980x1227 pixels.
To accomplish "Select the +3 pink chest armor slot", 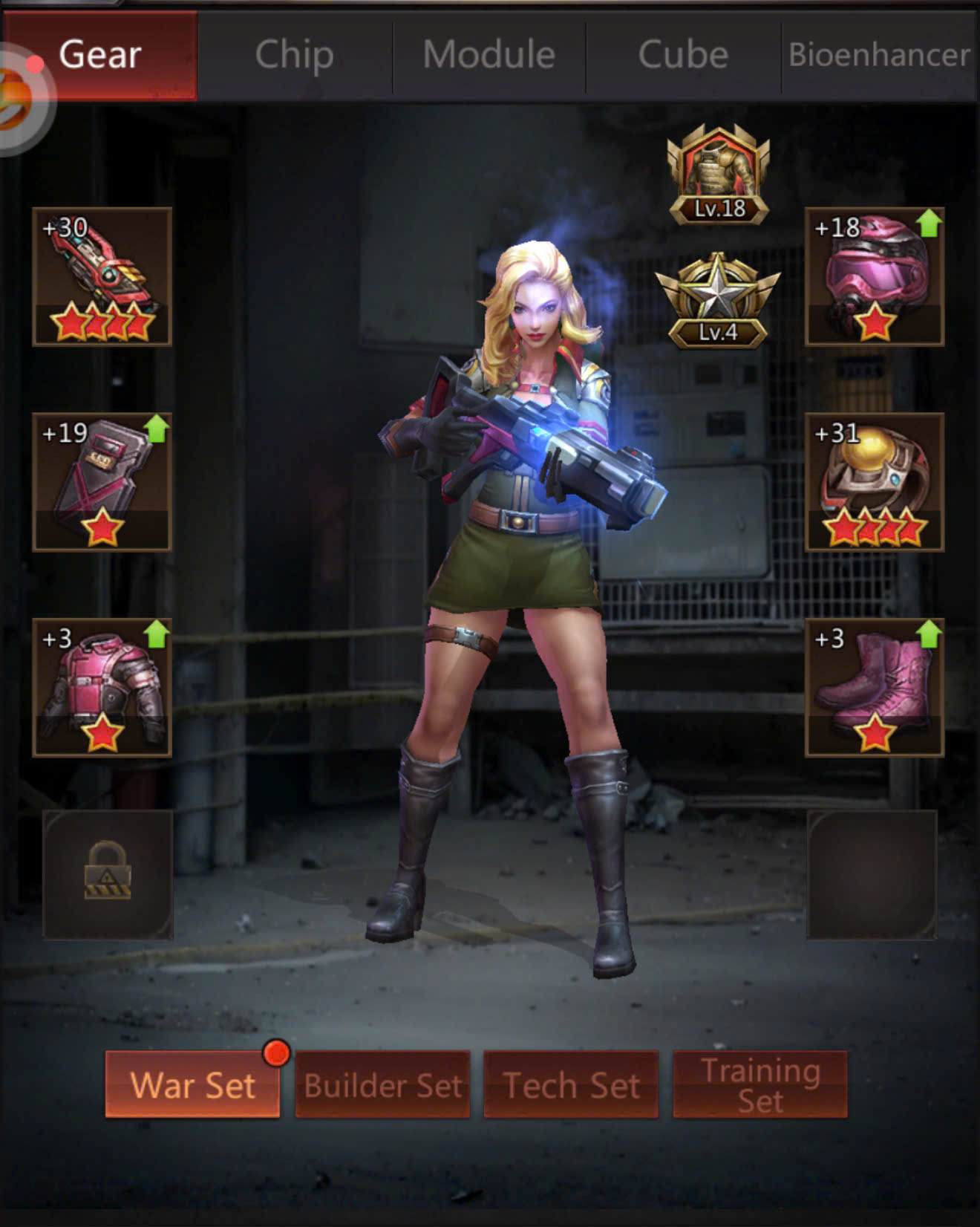I will (102, 687).
